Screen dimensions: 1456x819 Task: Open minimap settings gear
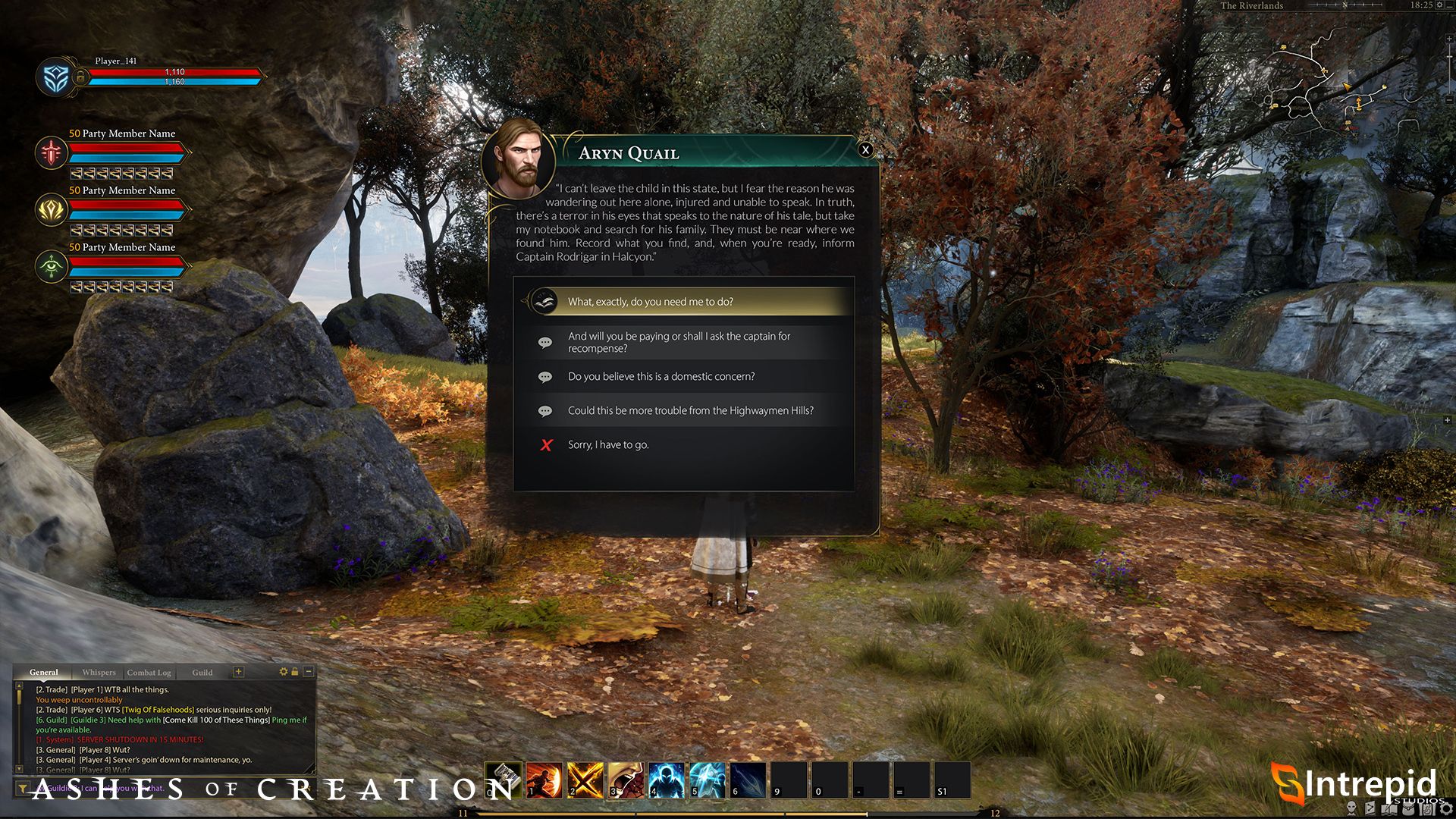(1439, 5)
